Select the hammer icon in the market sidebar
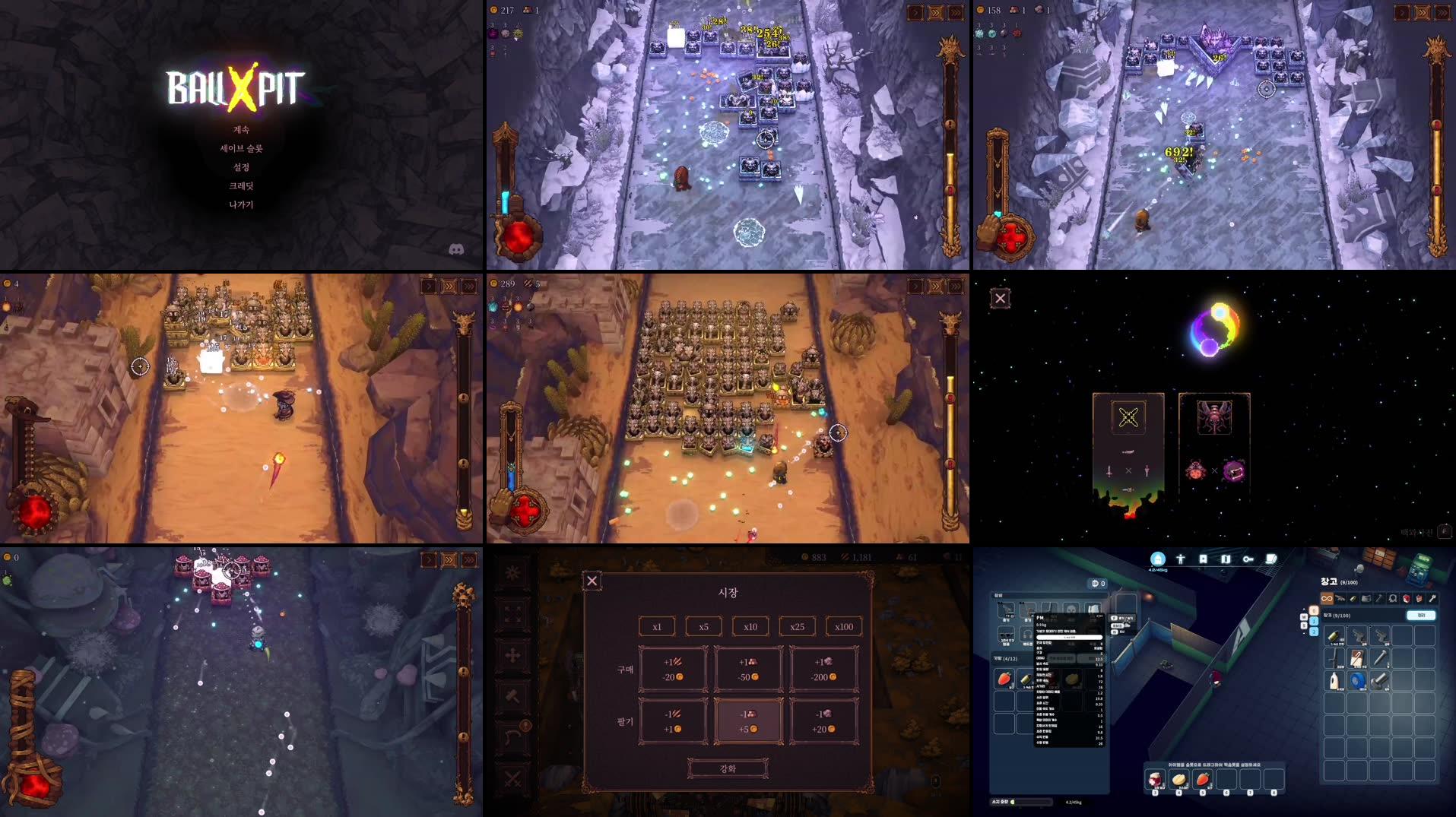This screenshot has width=1456, height=817. coord(513,696)
